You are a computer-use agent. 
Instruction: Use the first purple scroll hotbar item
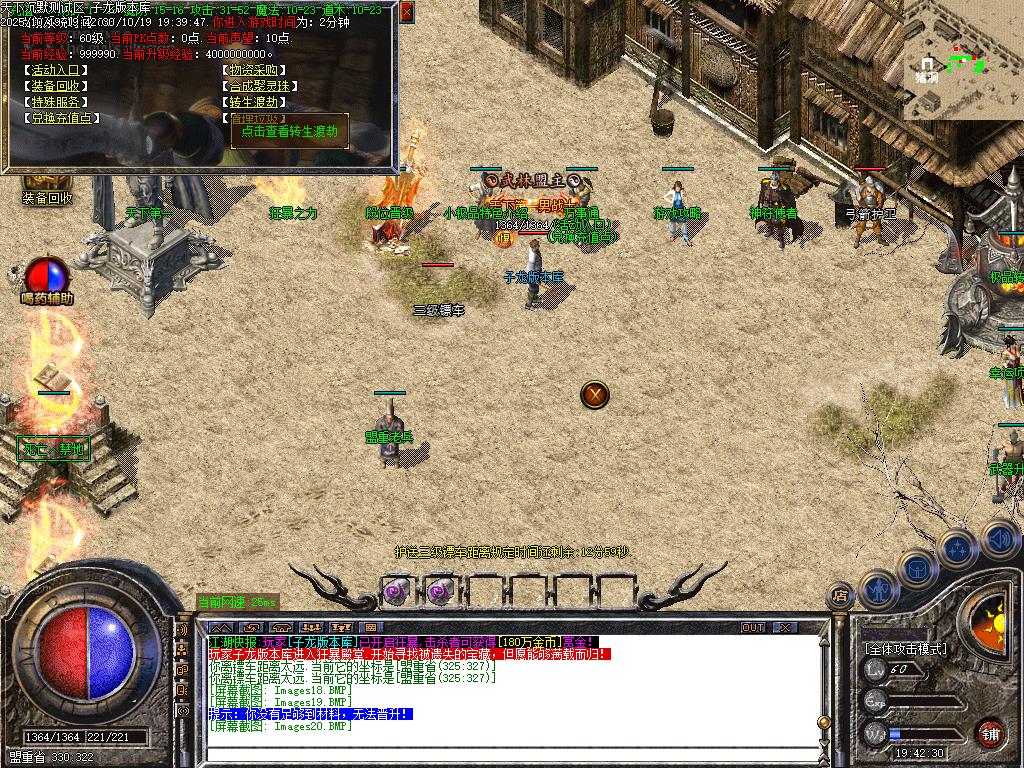point(397,591)
